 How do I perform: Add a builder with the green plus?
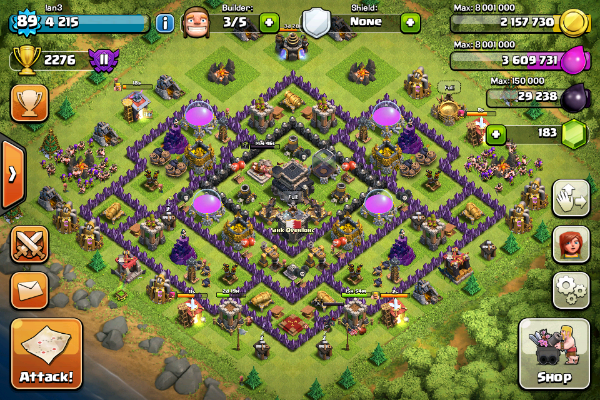[268, 21]
